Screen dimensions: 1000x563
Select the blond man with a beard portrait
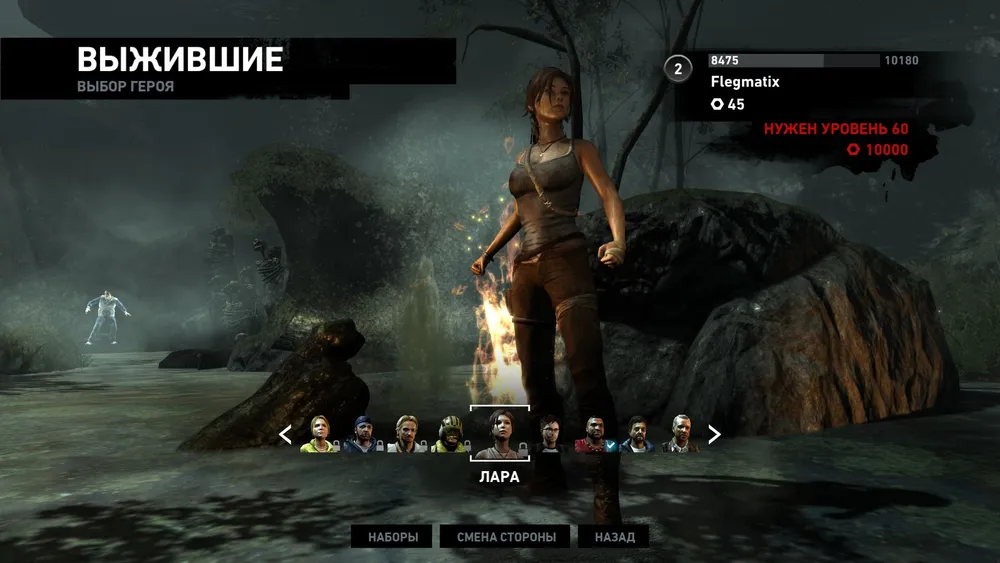(406, 434)
